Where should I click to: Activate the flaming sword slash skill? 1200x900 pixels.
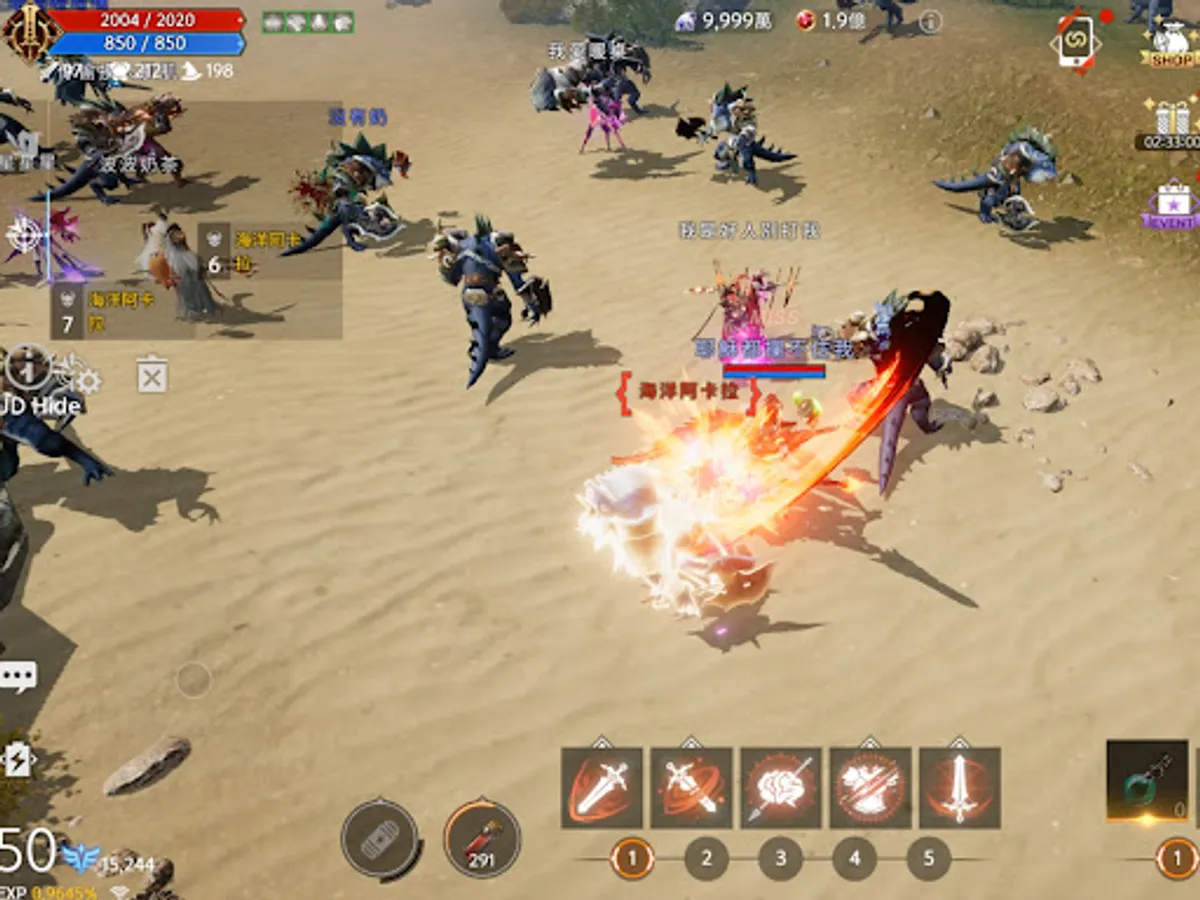pos(601,787)
